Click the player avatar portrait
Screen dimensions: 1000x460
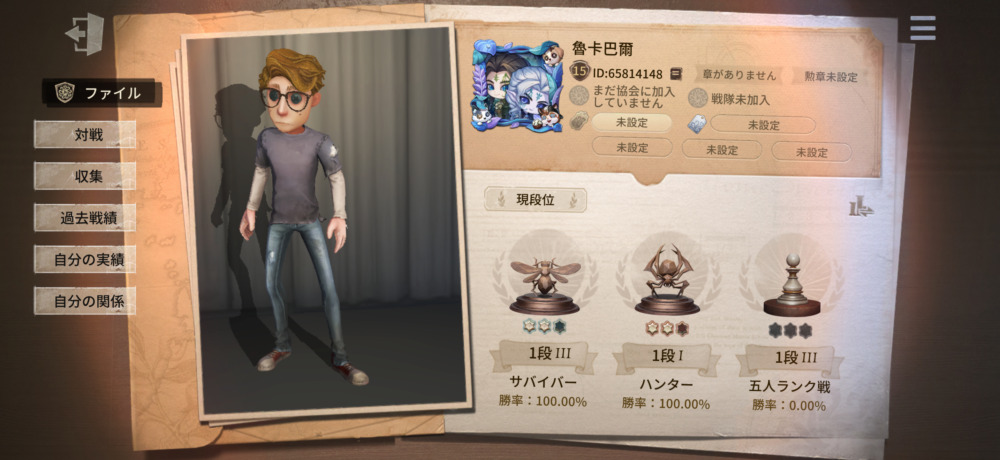(517, 86)
